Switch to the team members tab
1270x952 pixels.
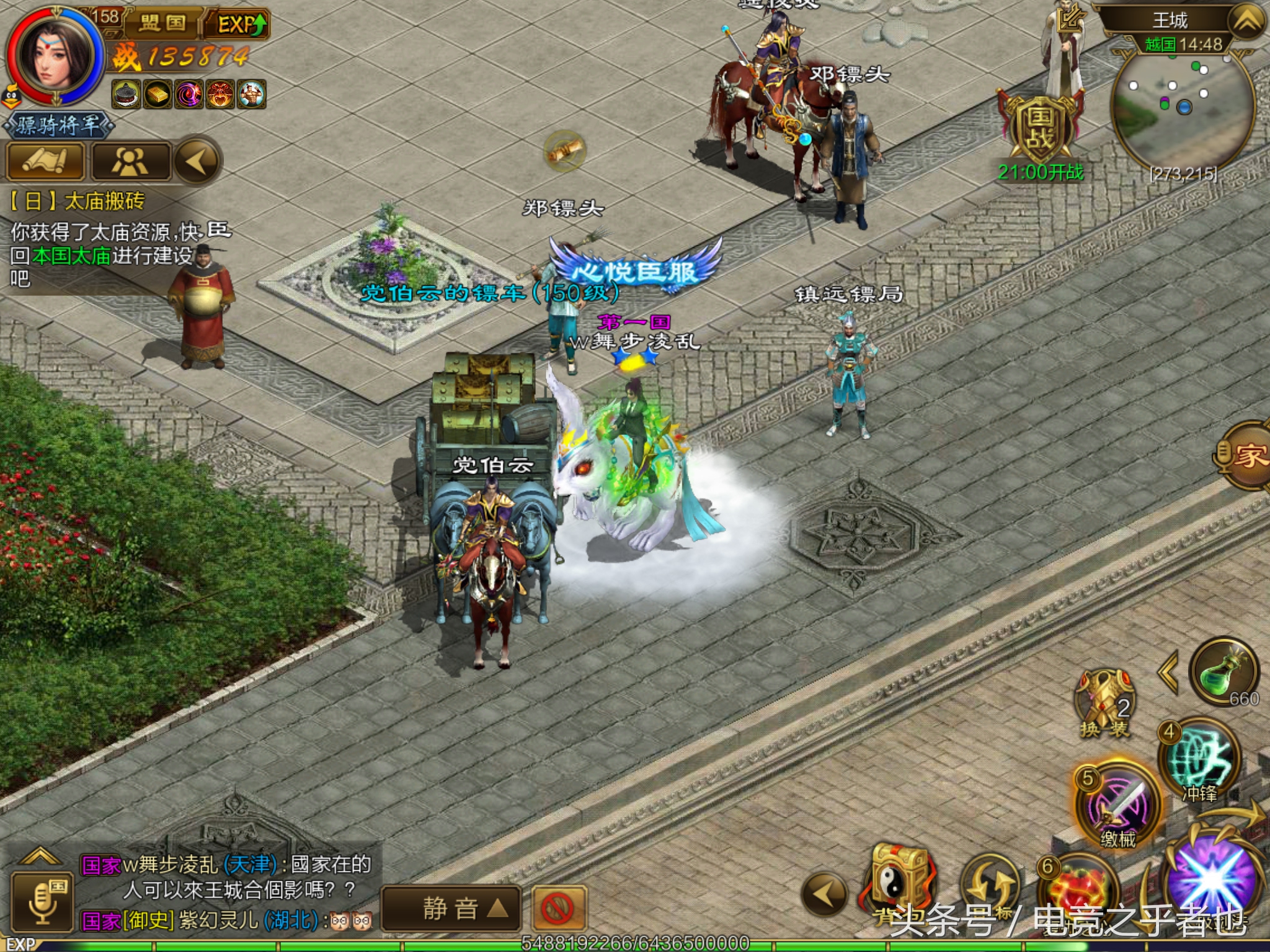[x=130, y=161]
